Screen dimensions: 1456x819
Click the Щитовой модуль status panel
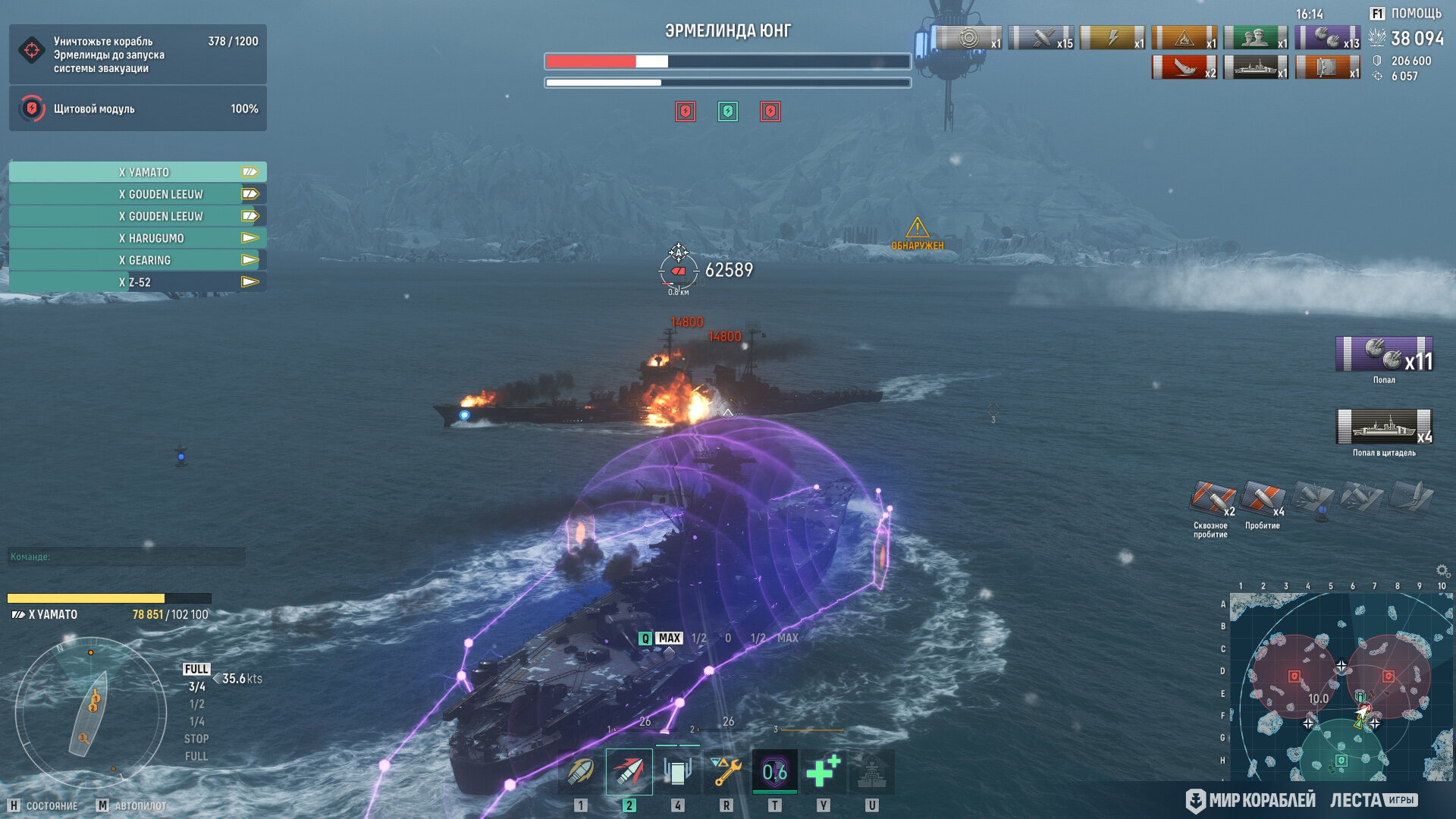[x=138, y=109]
